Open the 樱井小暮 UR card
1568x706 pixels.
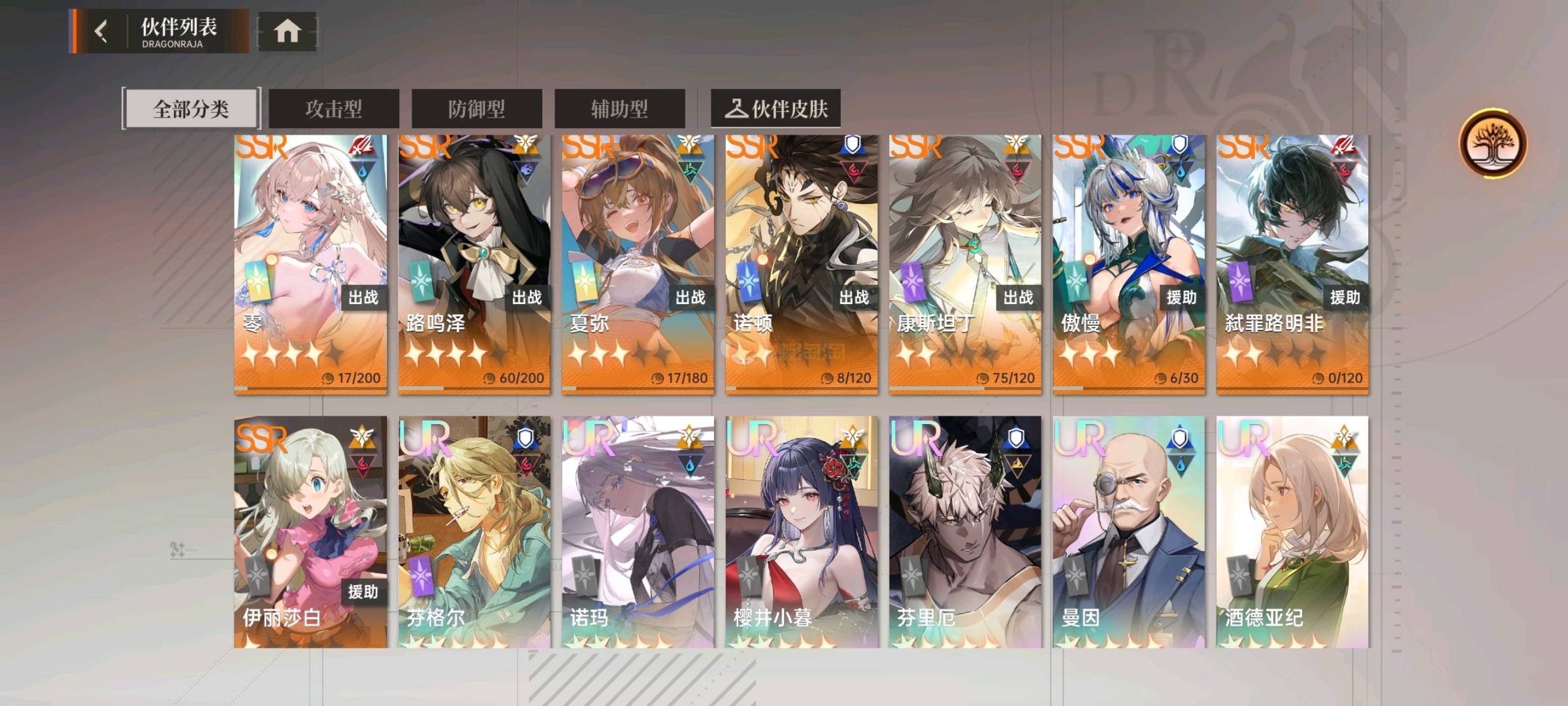[802, 532]
